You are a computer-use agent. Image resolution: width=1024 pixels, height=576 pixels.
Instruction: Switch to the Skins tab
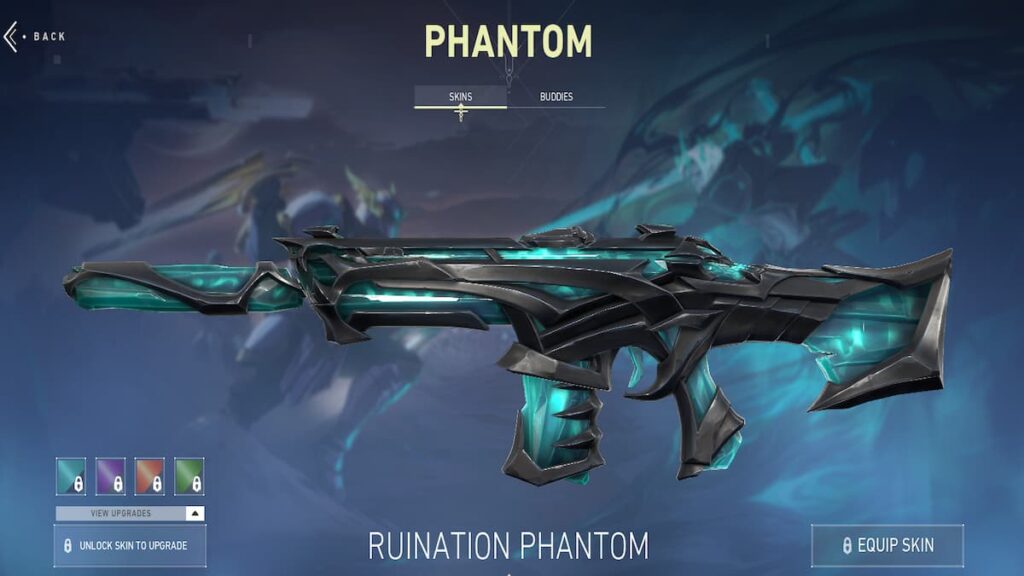coord(460,97)
